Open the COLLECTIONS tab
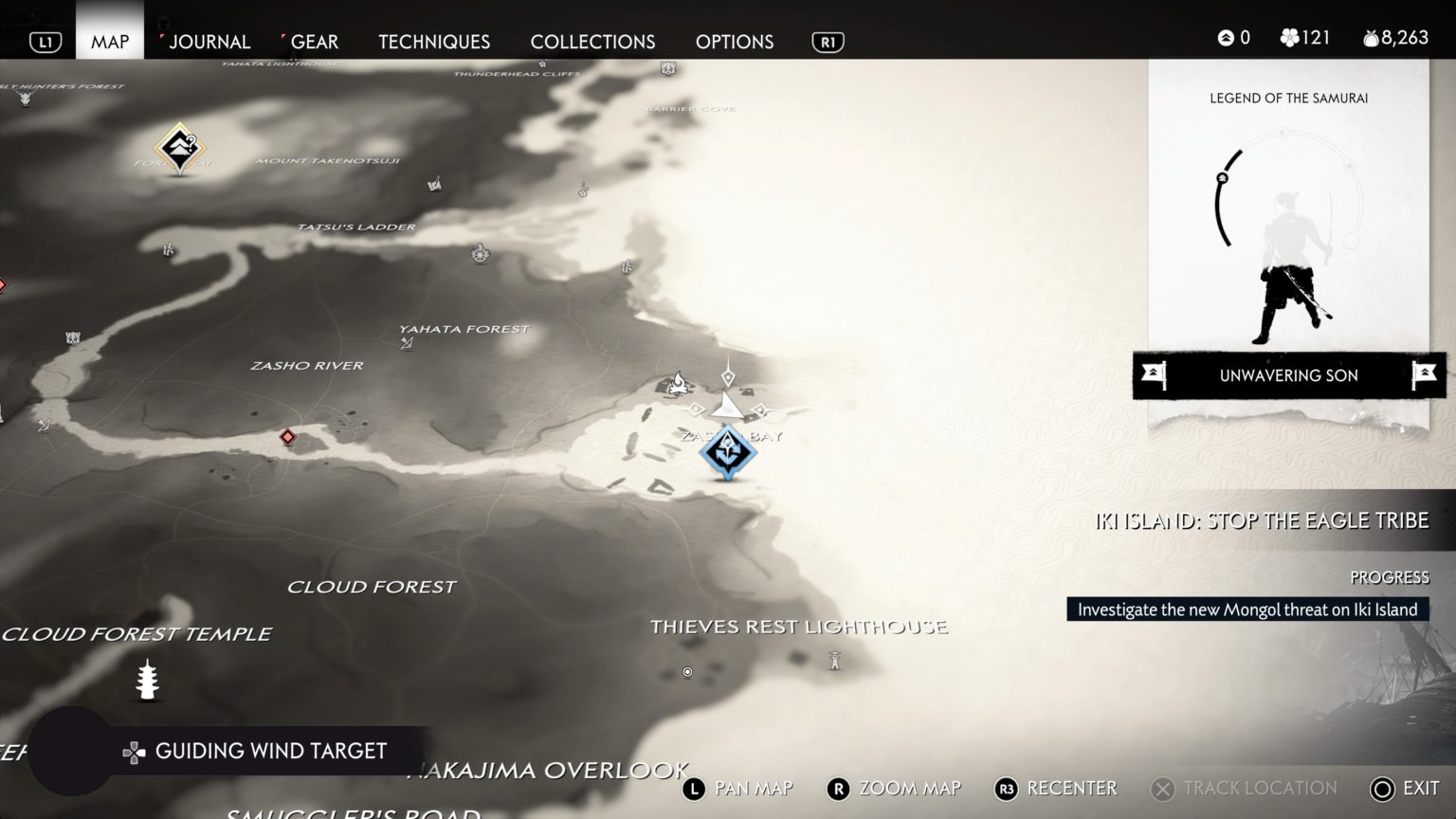1456x819 pixels. pos(591,42)
